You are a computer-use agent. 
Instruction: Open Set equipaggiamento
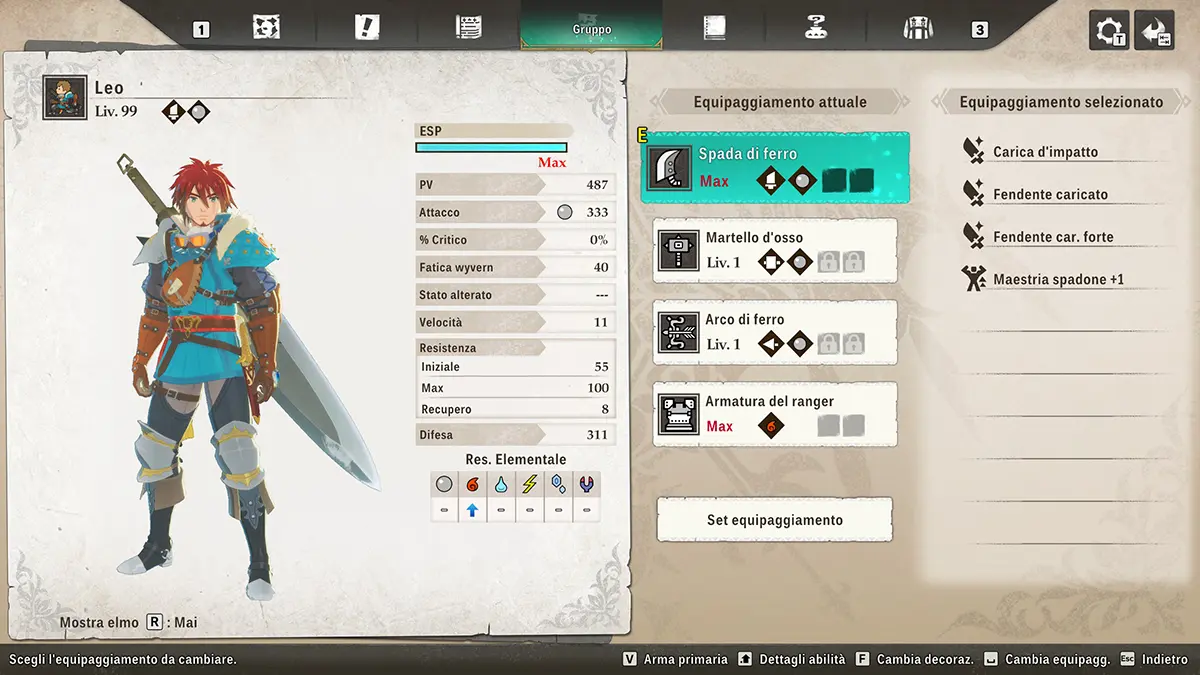click(774, 520)
